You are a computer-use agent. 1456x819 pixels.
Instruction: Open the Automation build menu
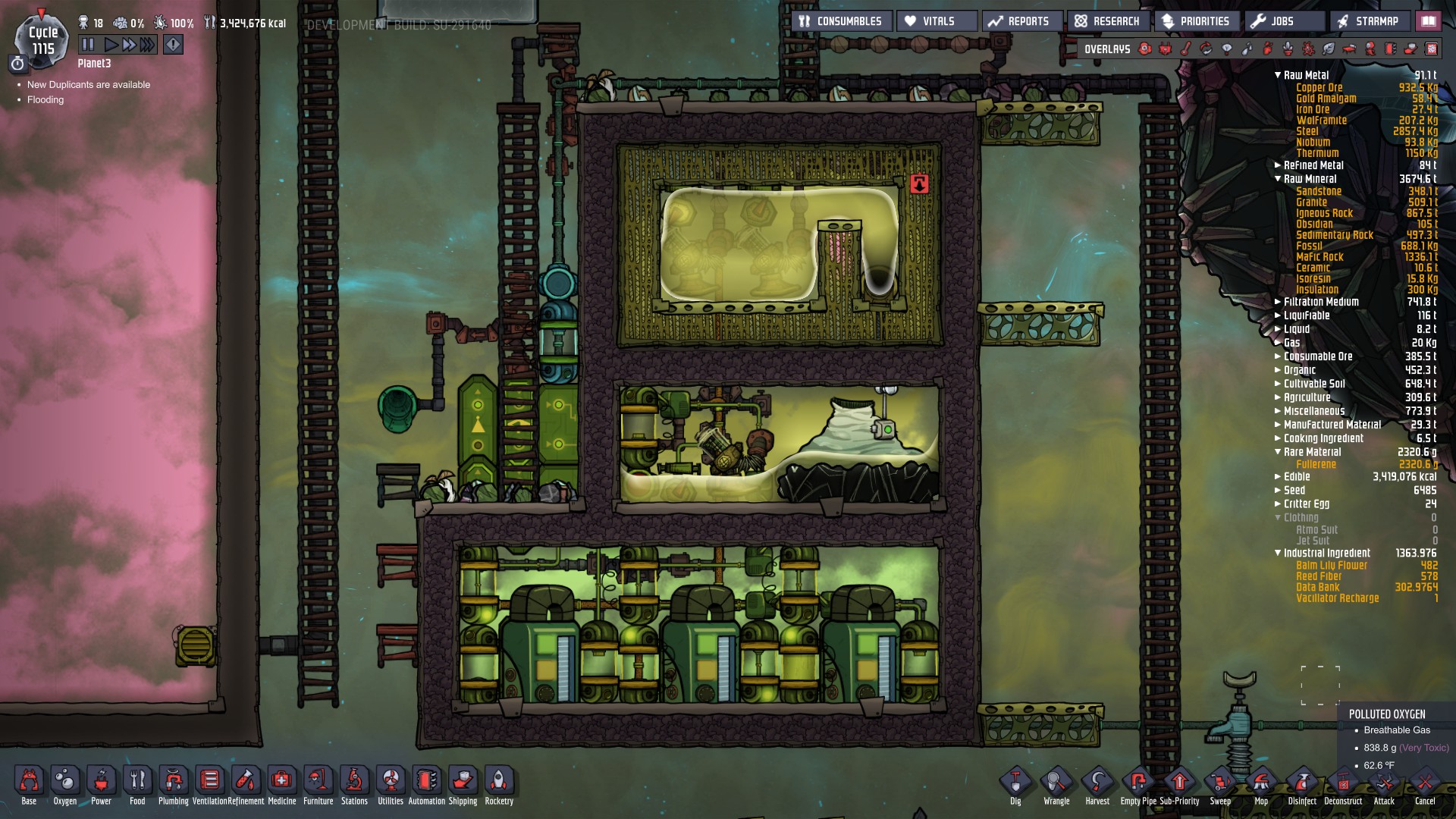pos(426,781)
